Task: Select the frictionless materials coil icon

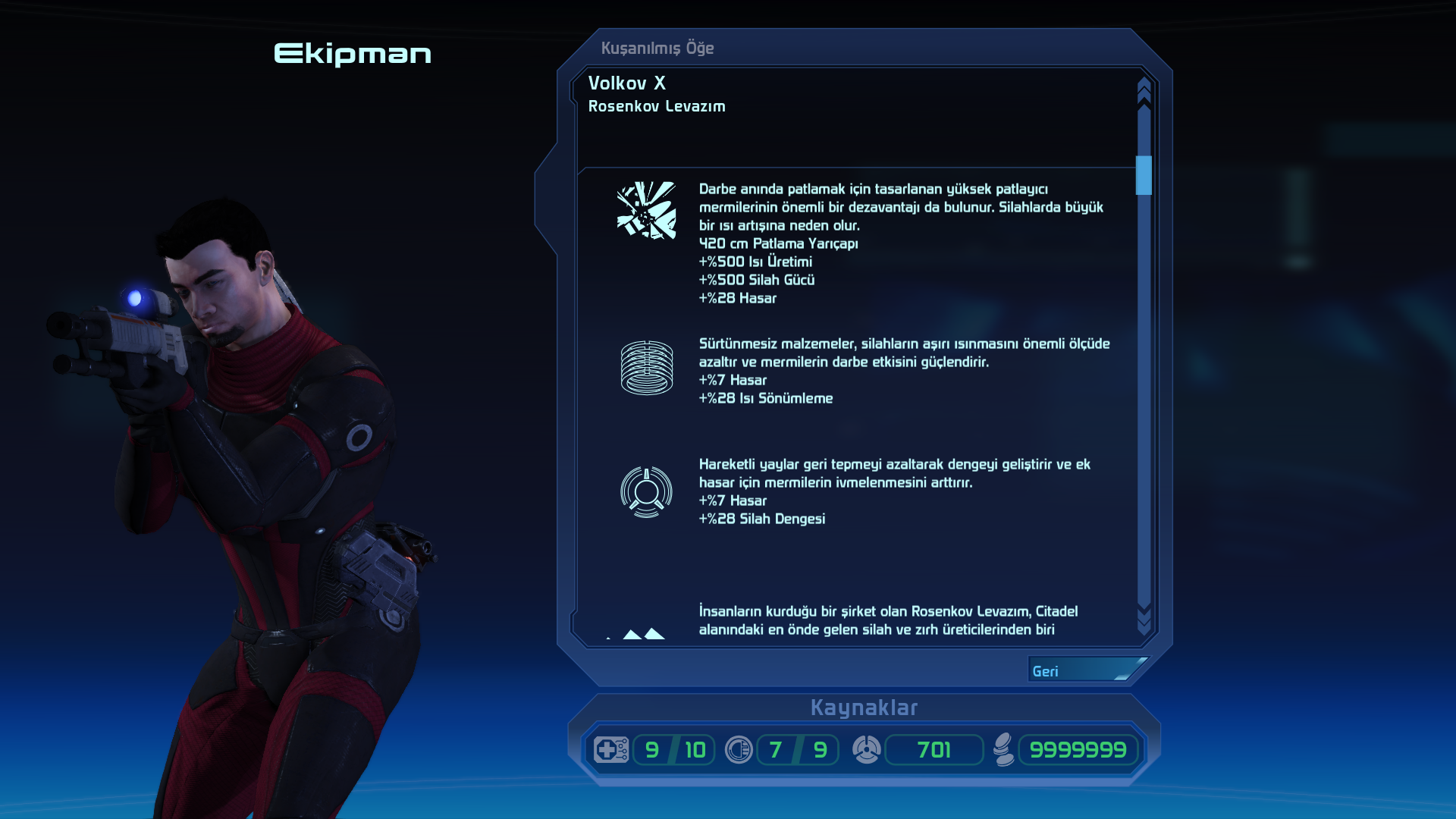Action: coord(646,368)
